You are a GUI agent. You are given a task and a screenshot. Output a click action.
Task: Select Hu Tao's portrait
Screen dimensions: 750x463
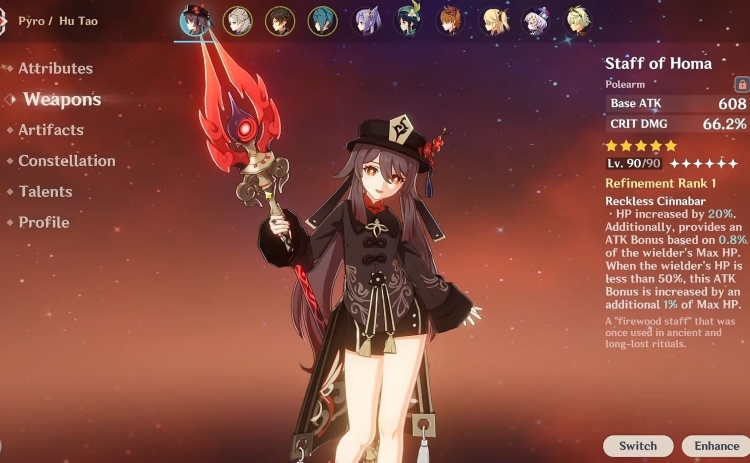(x=193, y=20)
